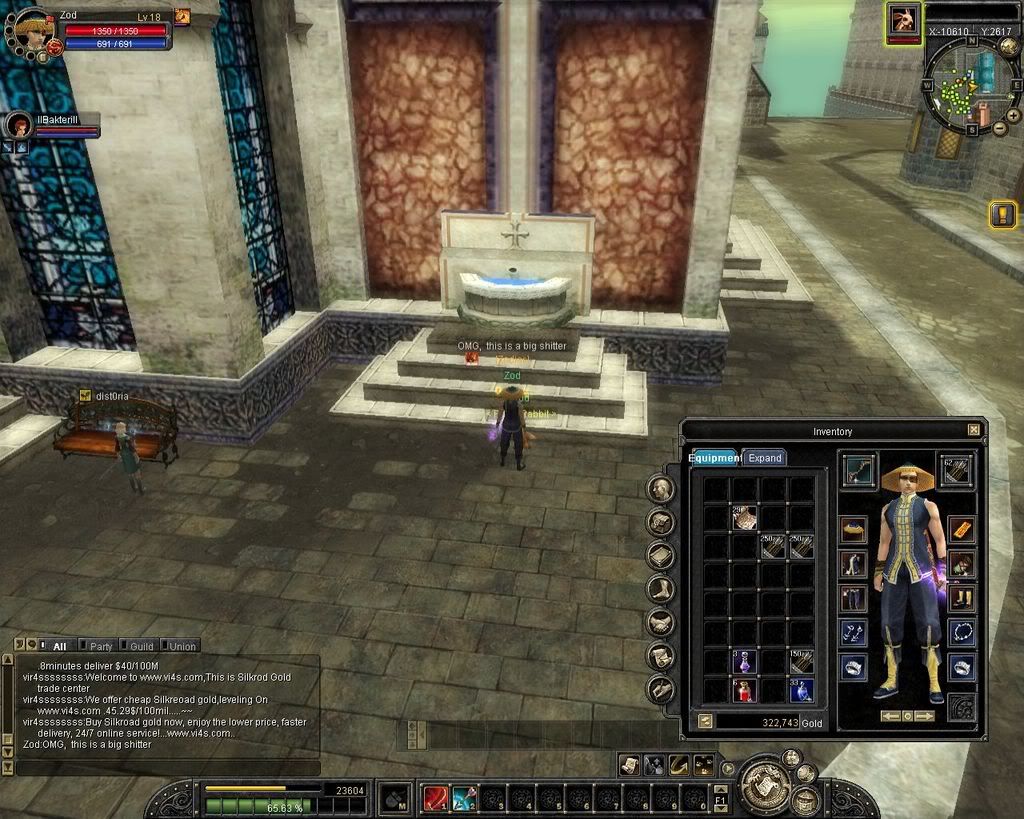1024x819 pixels.
Task: Click the handshake icon on inventory sidebar
Action: point(660,623)
